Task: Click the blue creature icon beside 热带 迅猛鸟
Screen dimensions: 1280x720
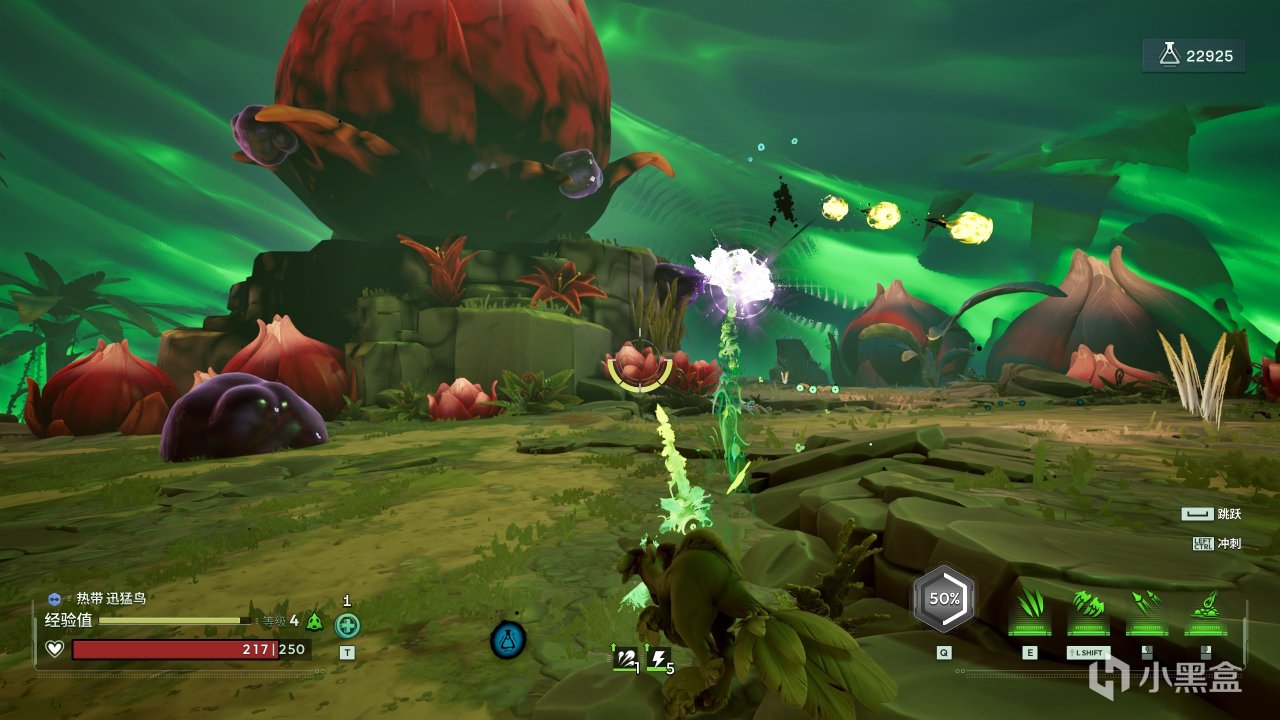Action: point(54,598)
